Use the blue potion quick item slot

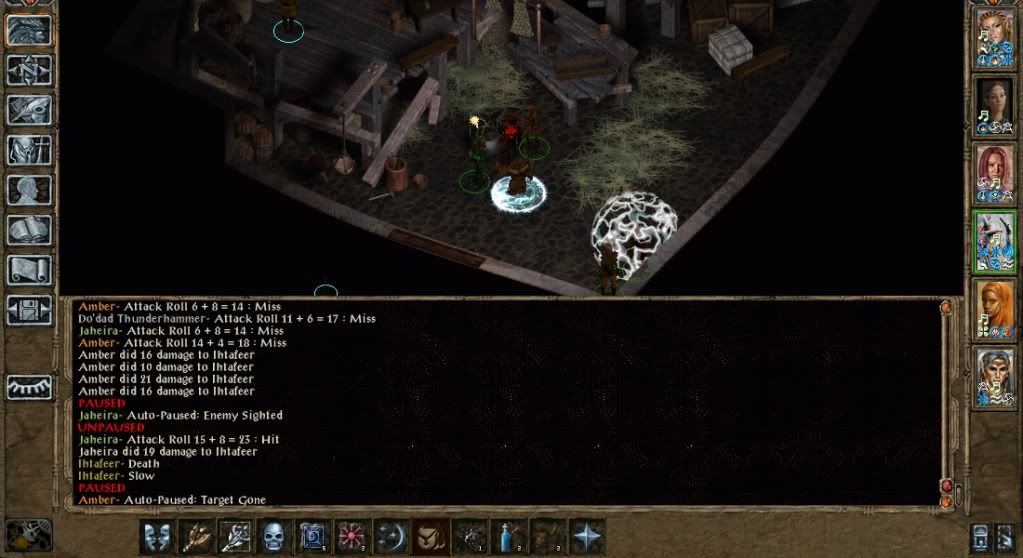(508, 537)
